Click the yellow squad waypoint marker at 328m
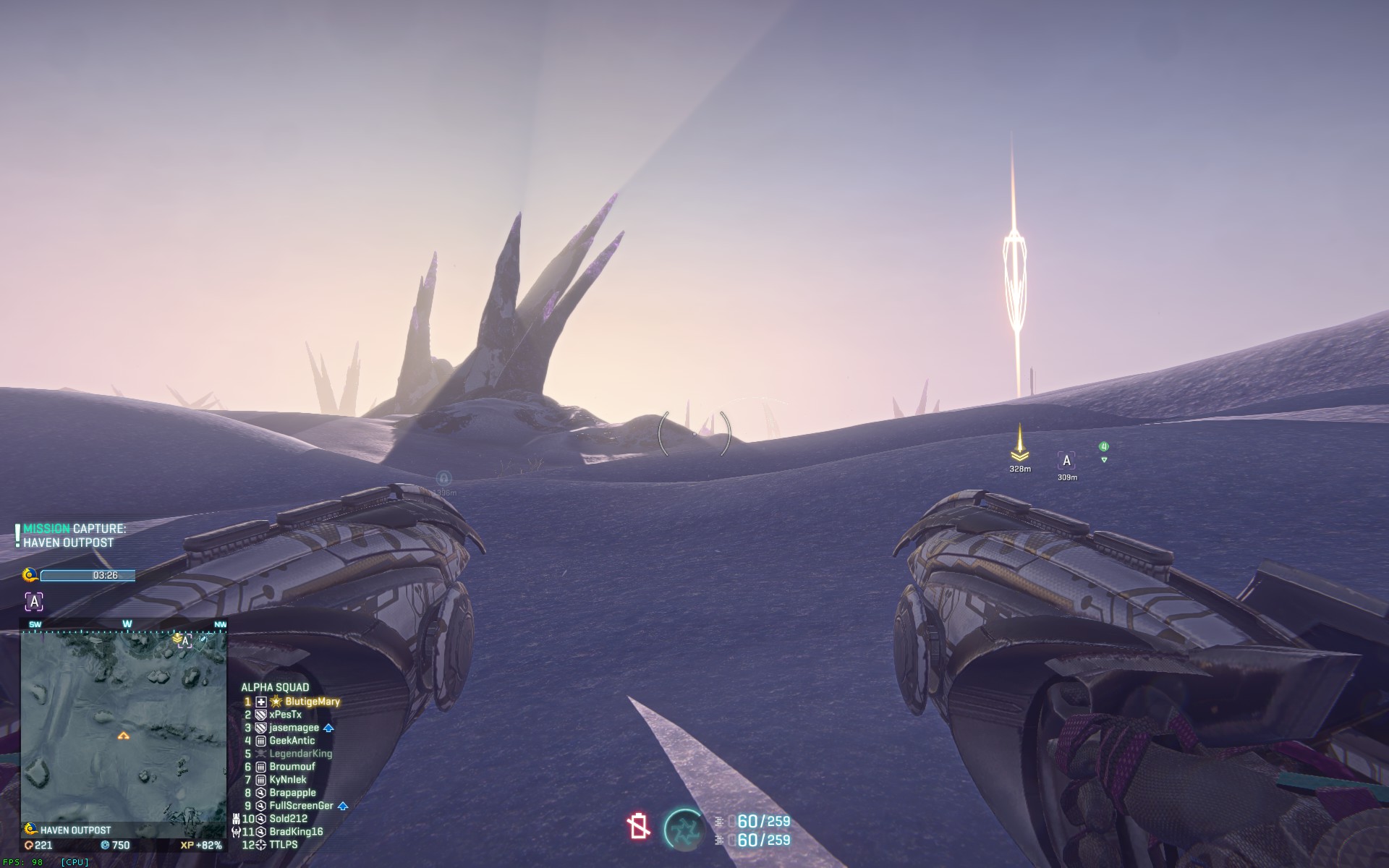The image size is (1389, 868). [1019, 454]
